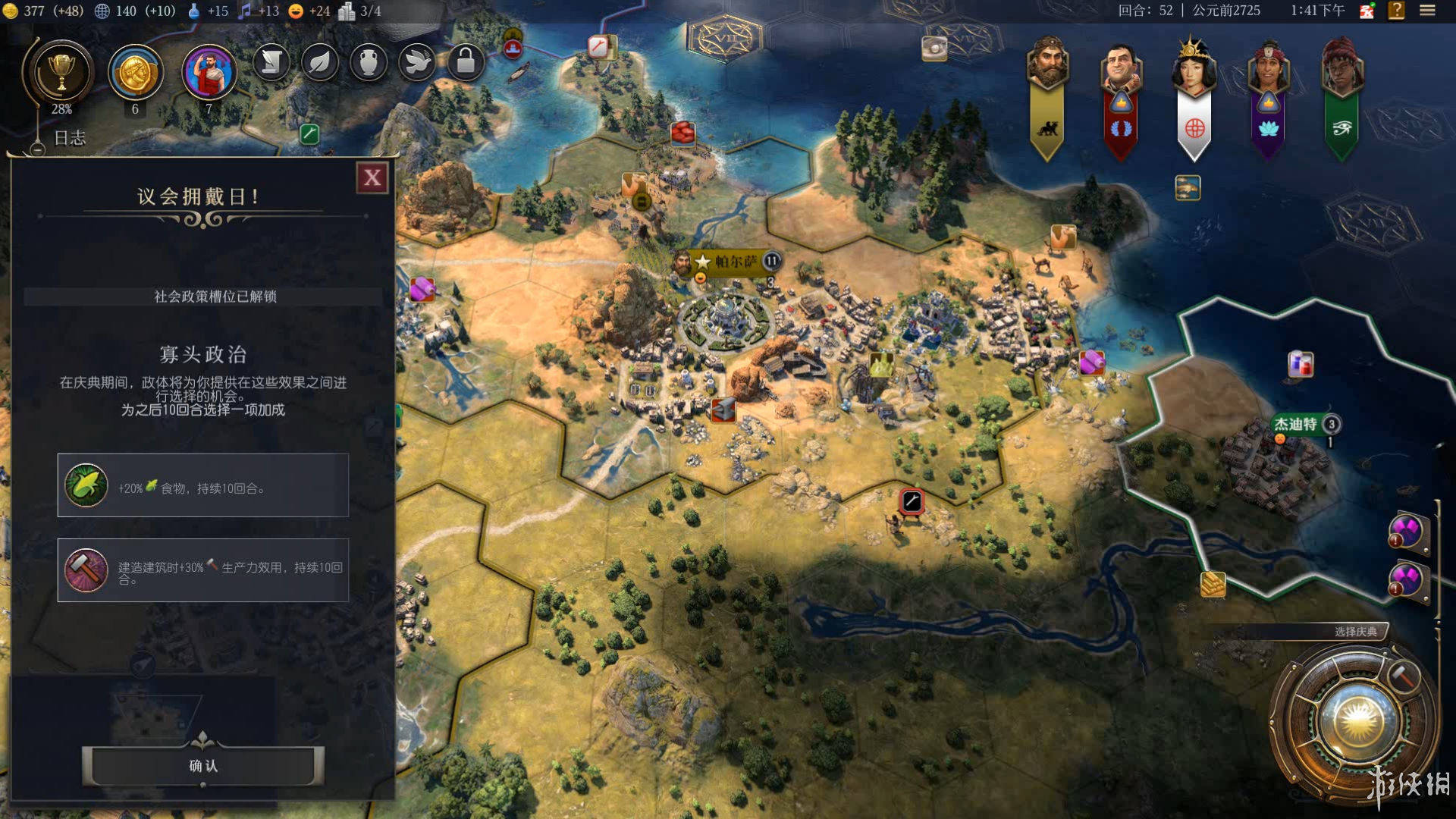Open the hamburger main menu
This screenshot has width=1456, height=819.
1427,11
